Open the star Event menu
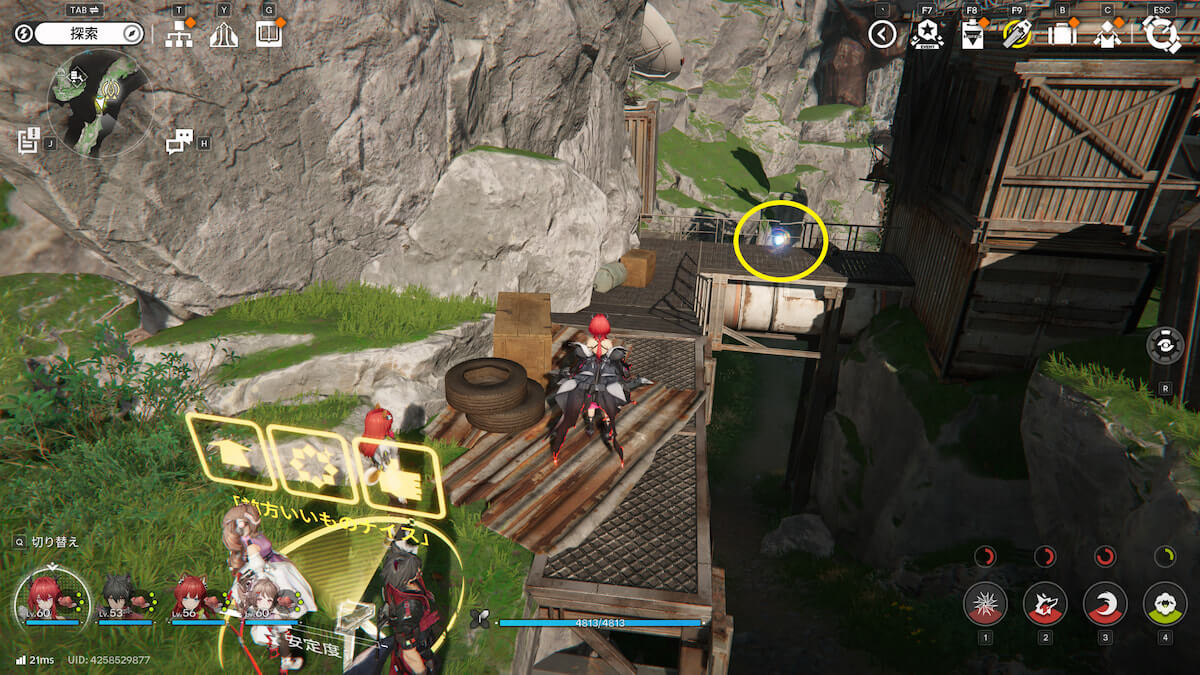Image resolution: width=1200 pixels, height=675 pixels. tap(926, 35)
